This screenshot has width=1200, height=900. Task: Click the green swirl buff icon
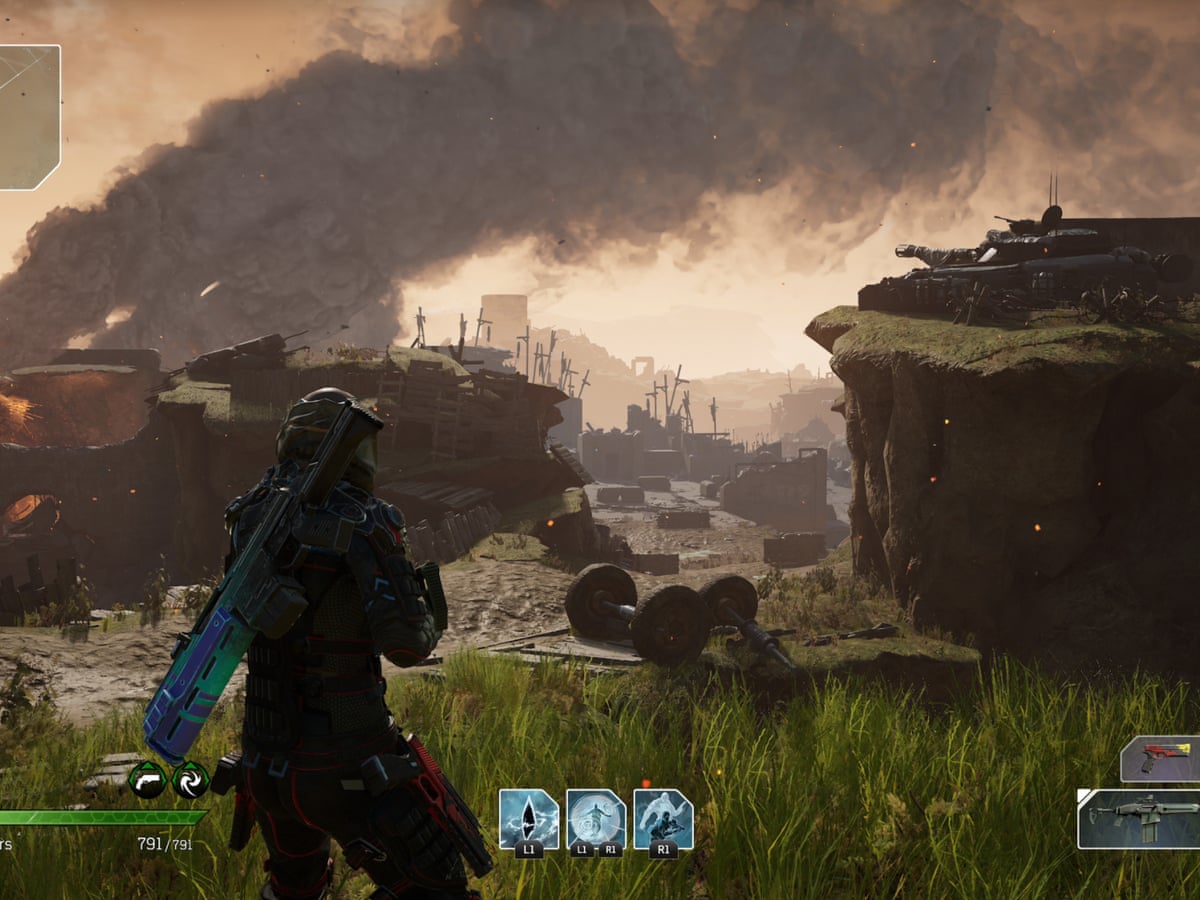(x=190, y=779)
